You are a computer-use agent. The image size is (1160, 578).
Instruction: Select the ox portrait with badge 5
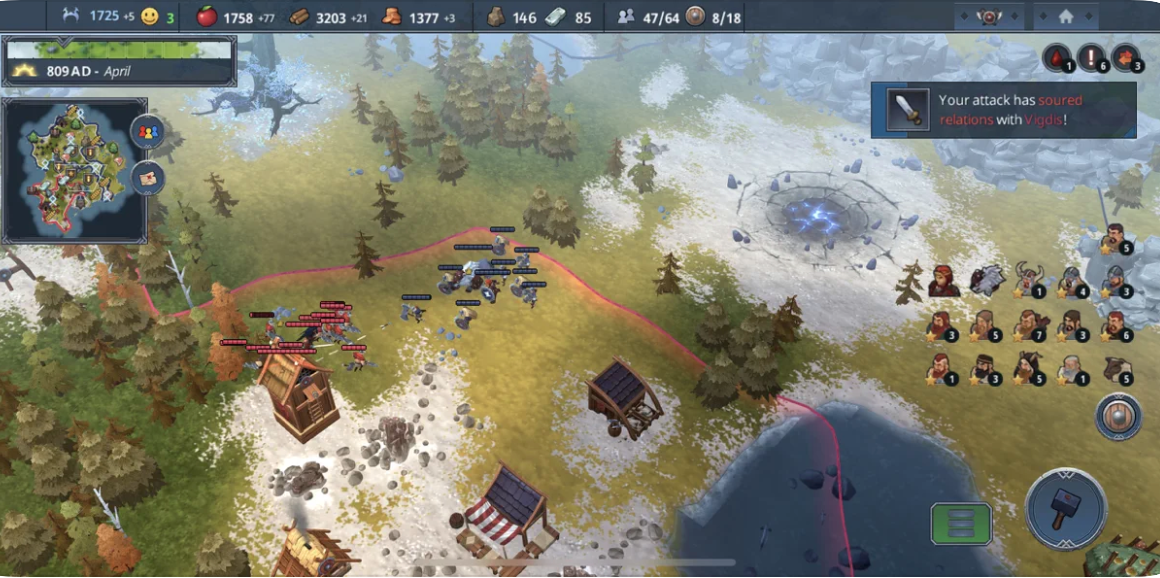point(1119,369)
